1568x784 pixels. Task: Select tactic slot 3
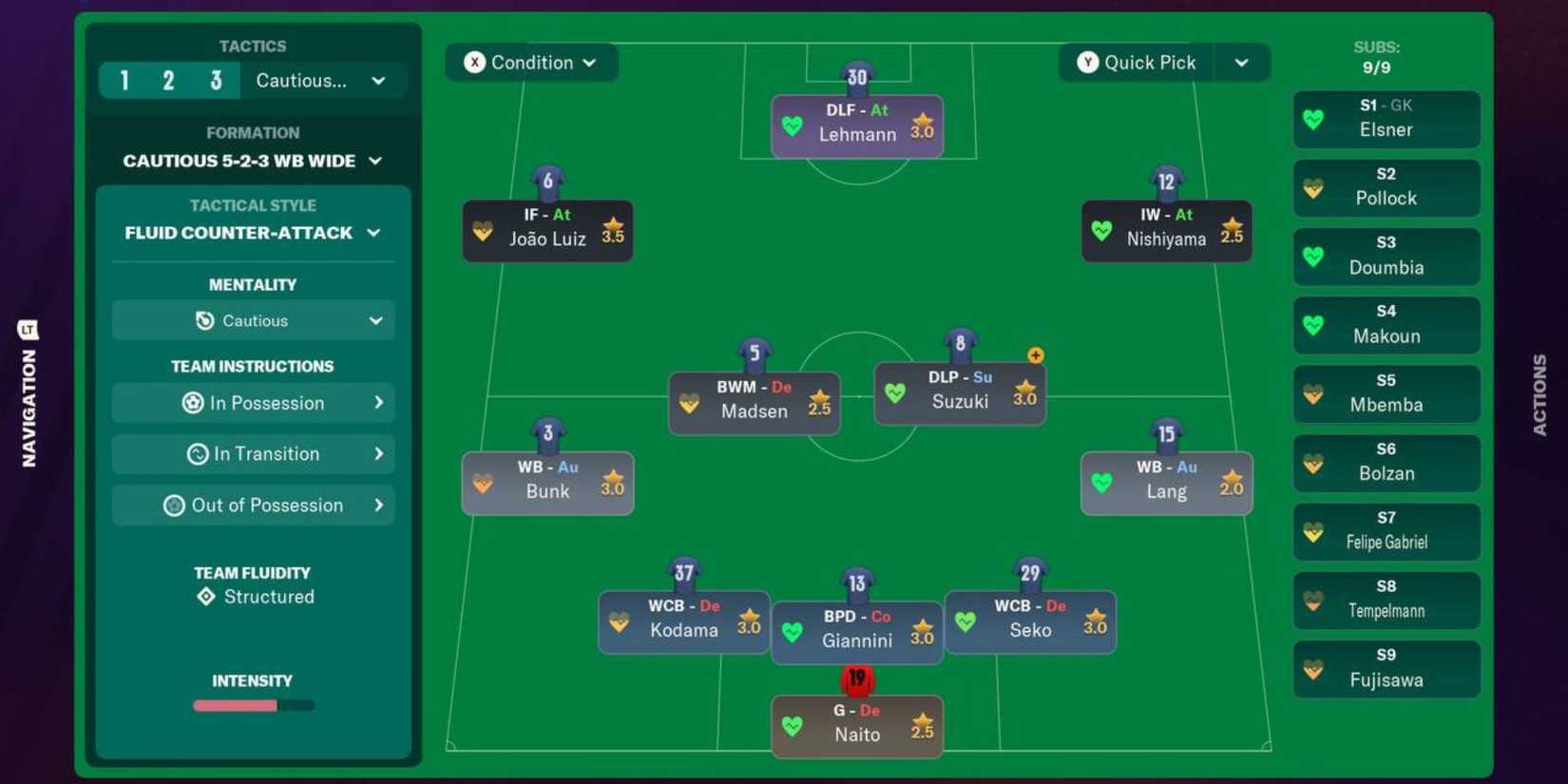(x=216, y=80)
